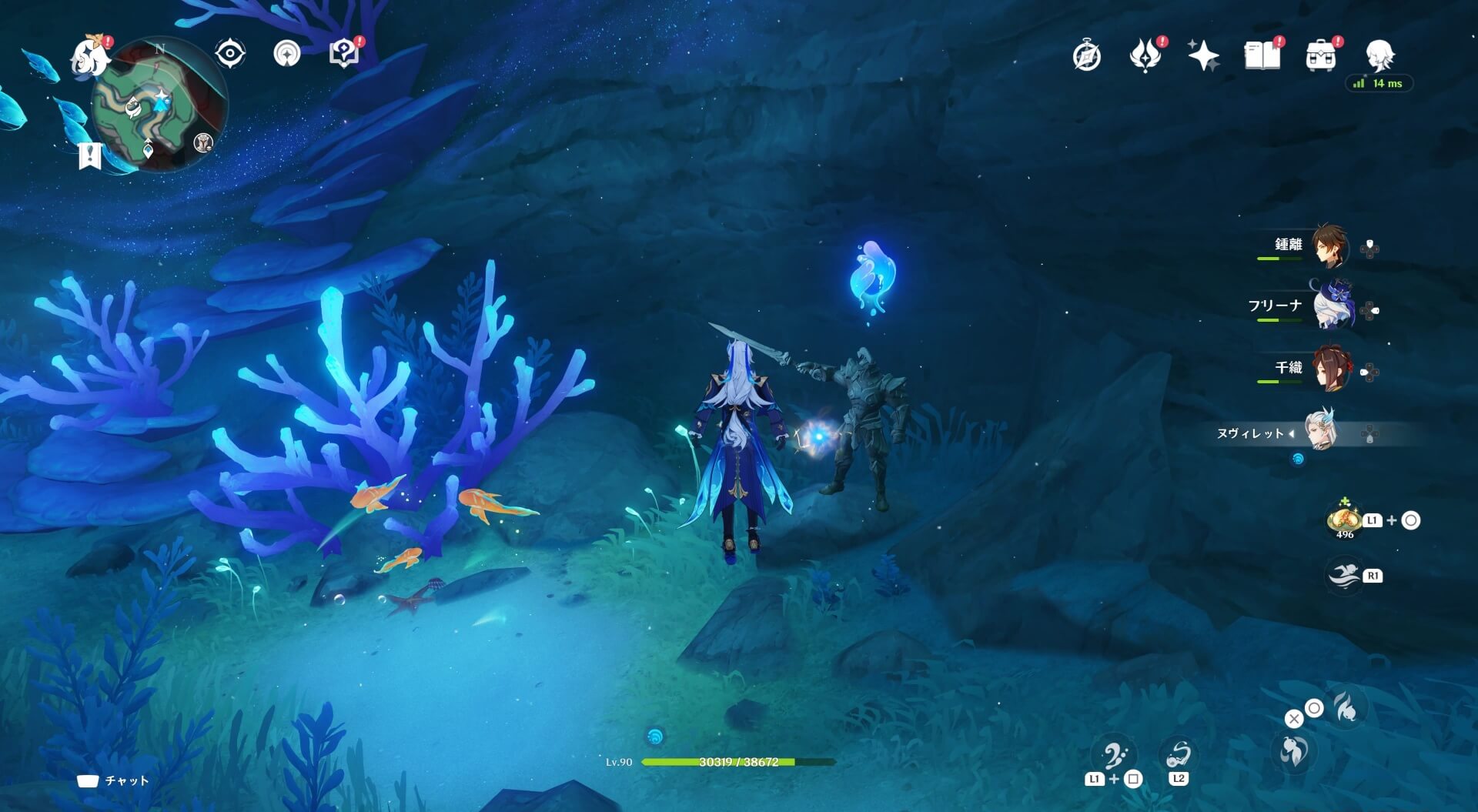
Task: Switch to party member 鍾離
Action: 1329,246
